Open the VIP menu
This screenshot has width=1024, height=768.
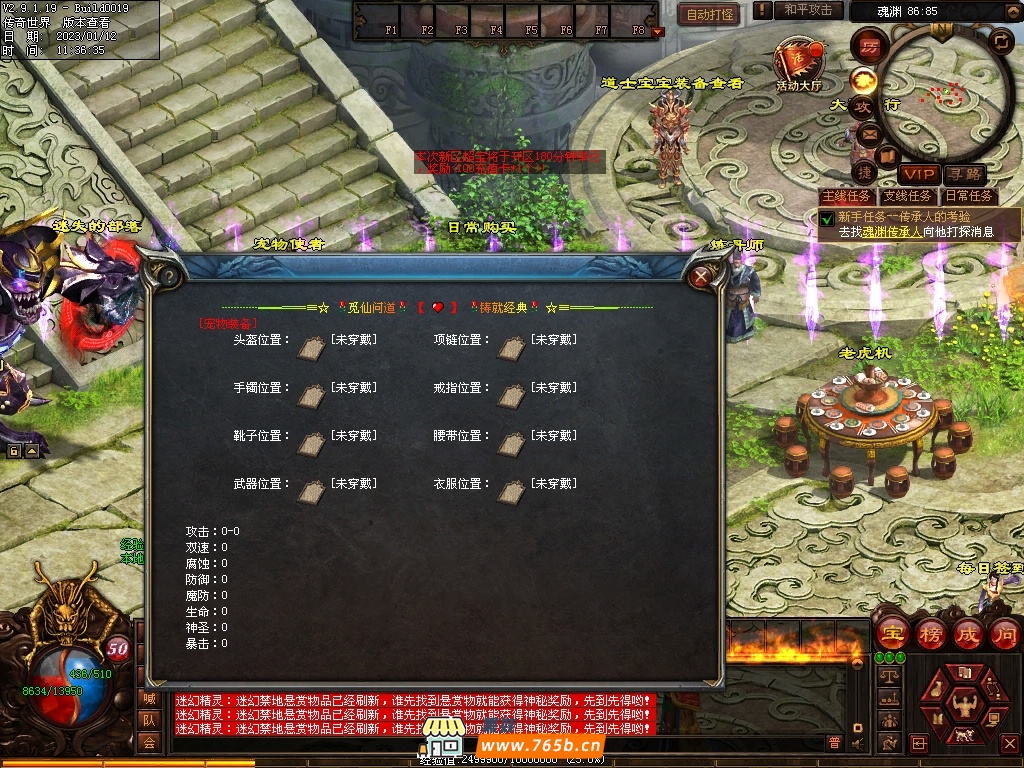point(918,174)
